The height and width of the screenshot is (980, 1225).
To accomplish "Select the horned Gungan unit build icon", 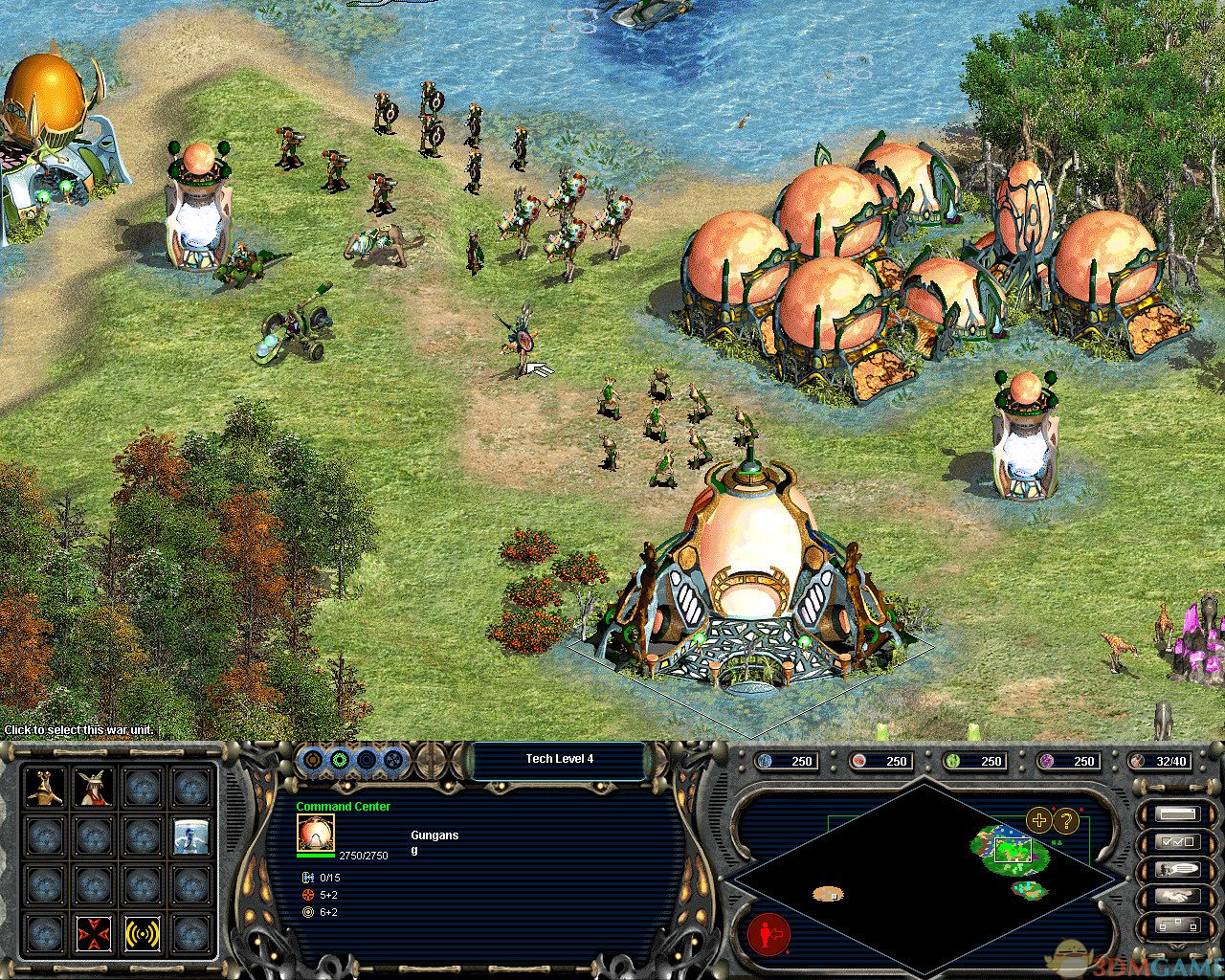I will 95,787.
